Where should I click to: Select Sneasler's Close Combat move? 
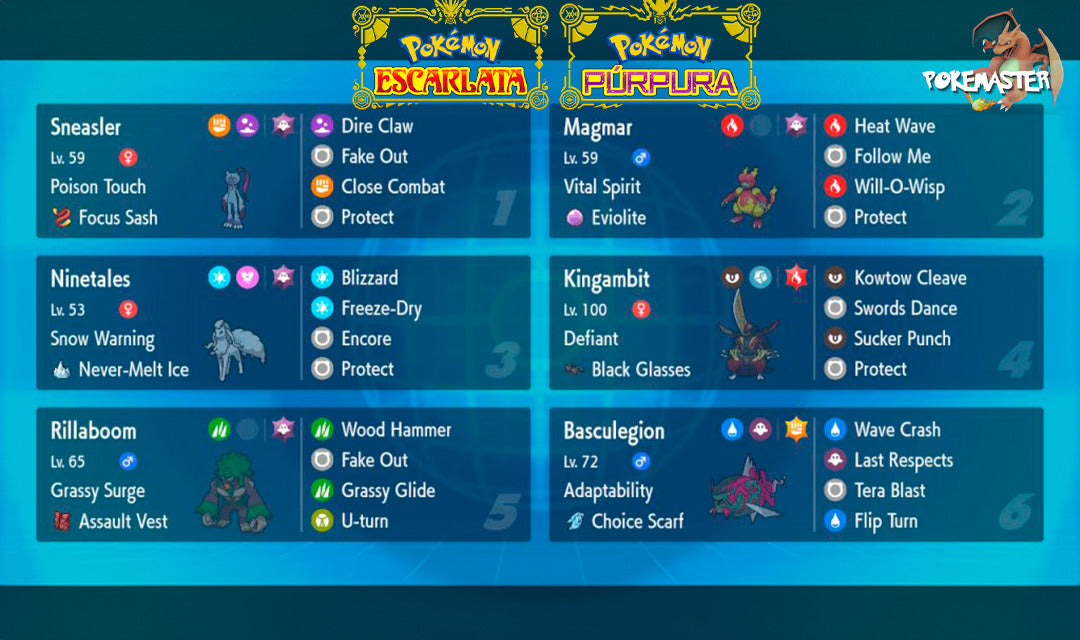tap(392, 187)
